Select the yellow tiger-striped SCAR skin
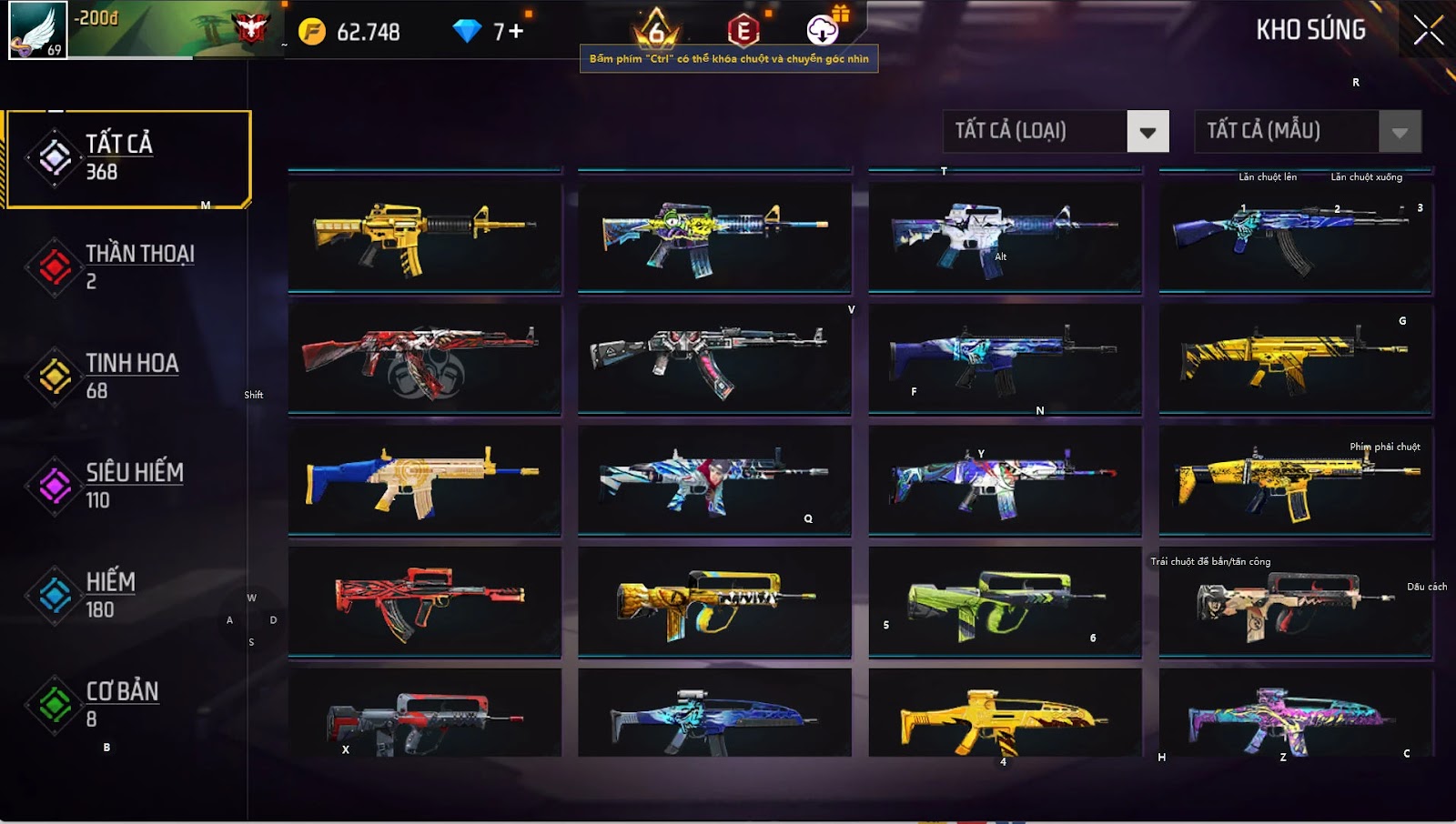The width and height of the screenshot is (1456, 824). coord(1295,358)
